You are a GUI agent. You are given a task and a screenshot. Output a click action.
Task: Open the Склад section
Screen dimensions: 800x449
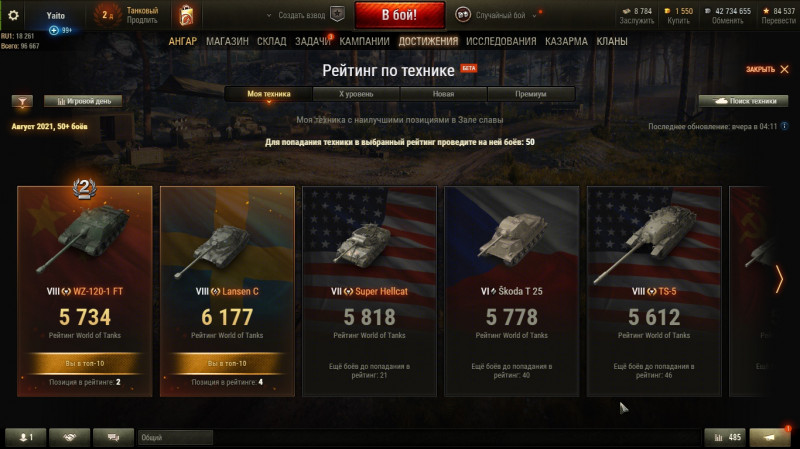coord(271,42)
